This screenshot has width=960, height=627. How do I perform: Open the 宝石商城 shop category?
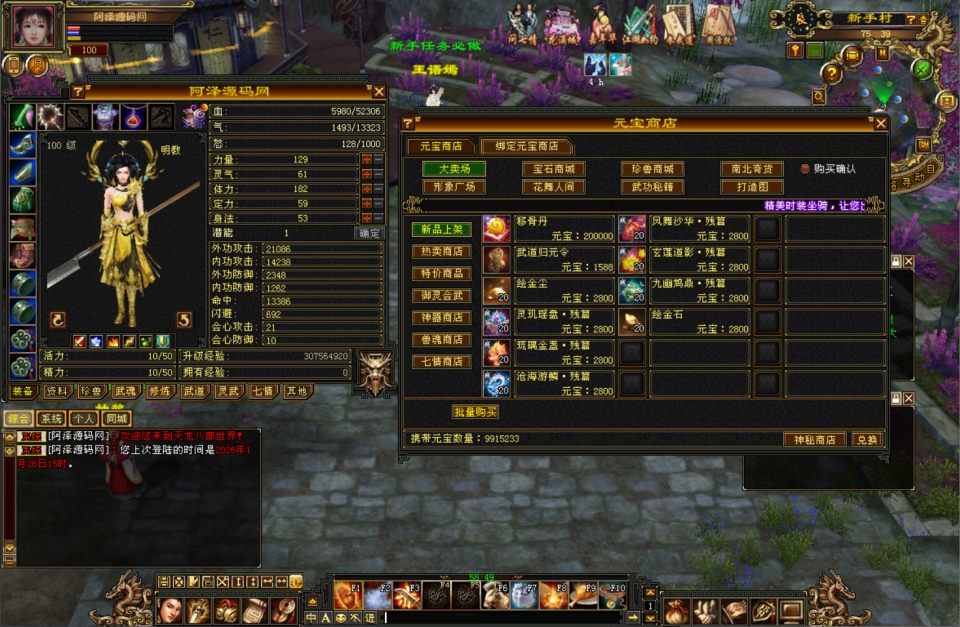pos(553,169)
